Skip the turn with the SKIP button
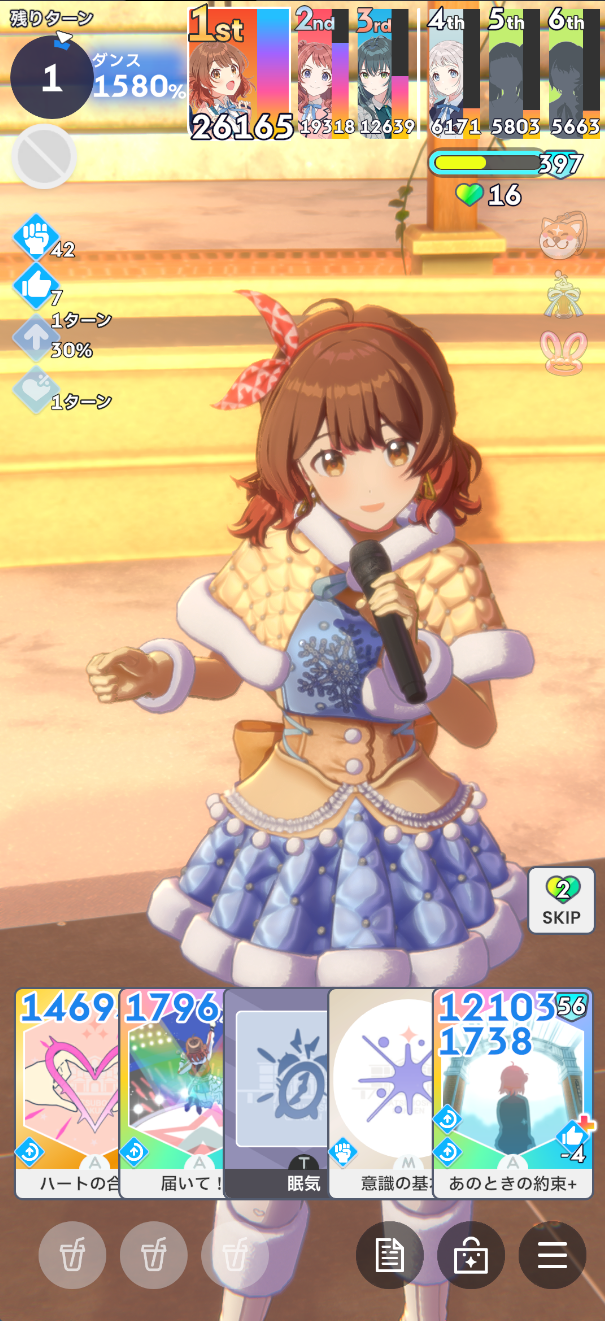Screen dimensions: 605x1321 click(561, 900)
